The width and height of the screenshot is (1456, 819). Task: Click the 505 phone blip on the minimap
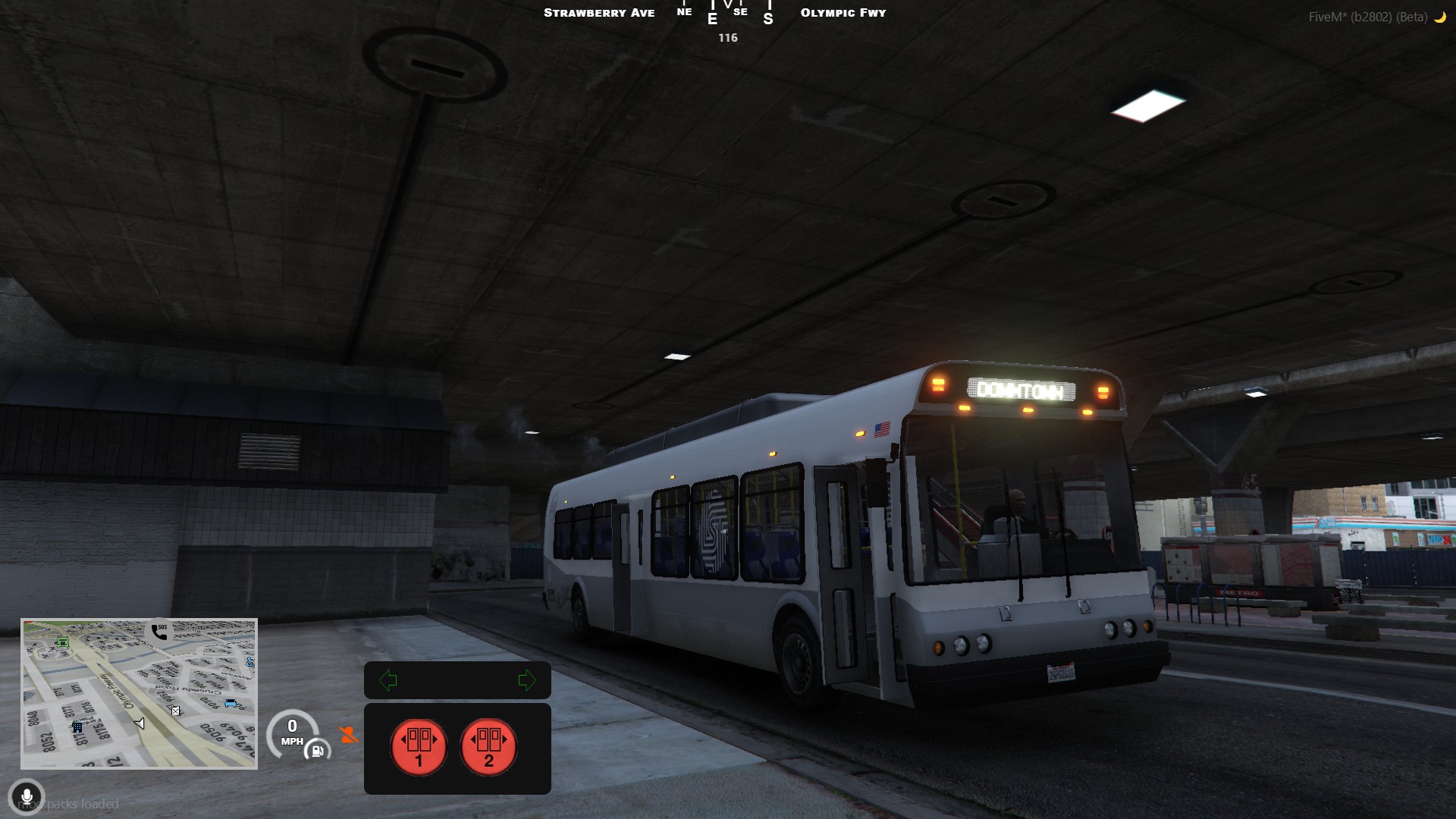click(x=157, y=632)
